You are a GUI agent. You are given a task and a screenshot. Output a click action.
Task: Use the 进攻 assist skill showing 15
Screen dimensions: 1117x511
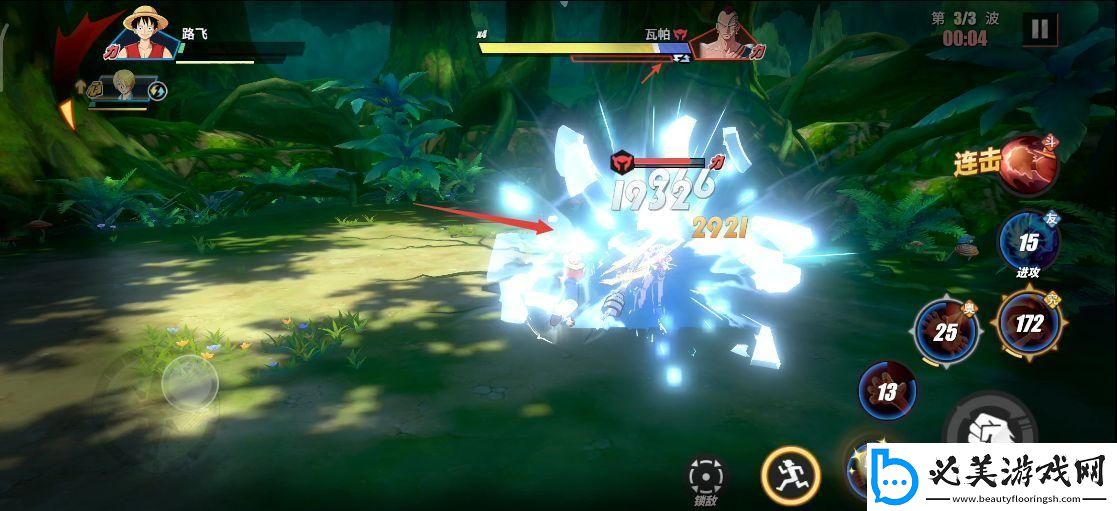coord(1028,242)
